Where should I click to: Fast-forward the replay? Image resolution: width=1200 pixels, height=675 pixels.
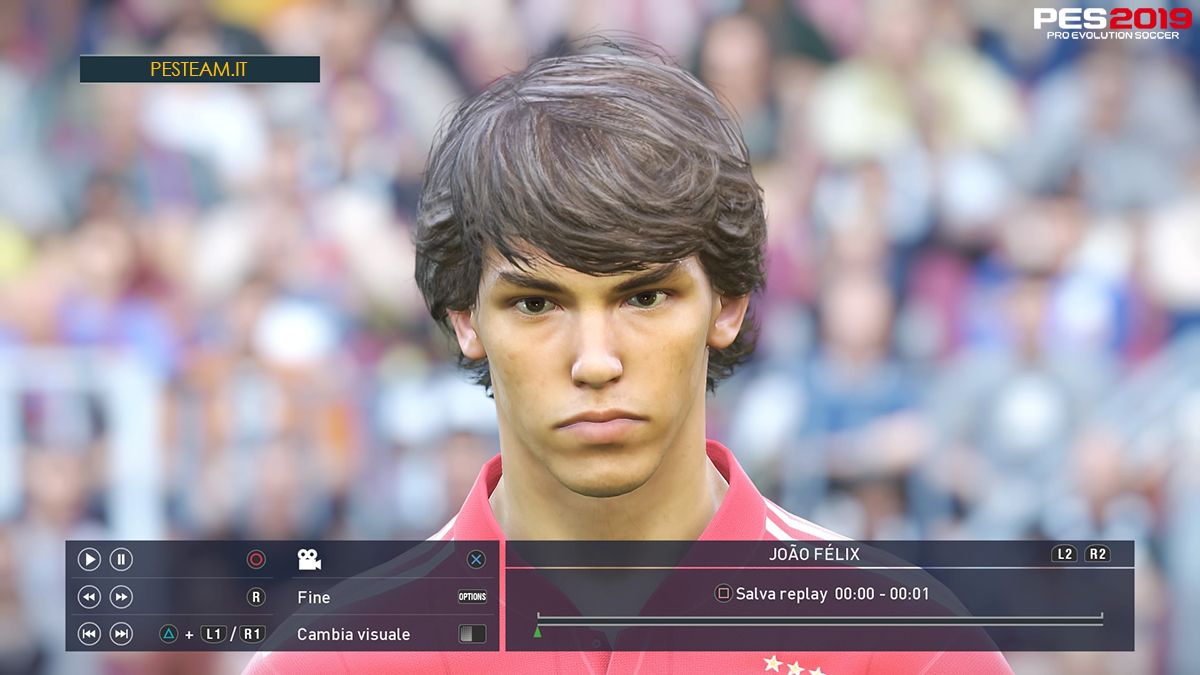[121, 597]
